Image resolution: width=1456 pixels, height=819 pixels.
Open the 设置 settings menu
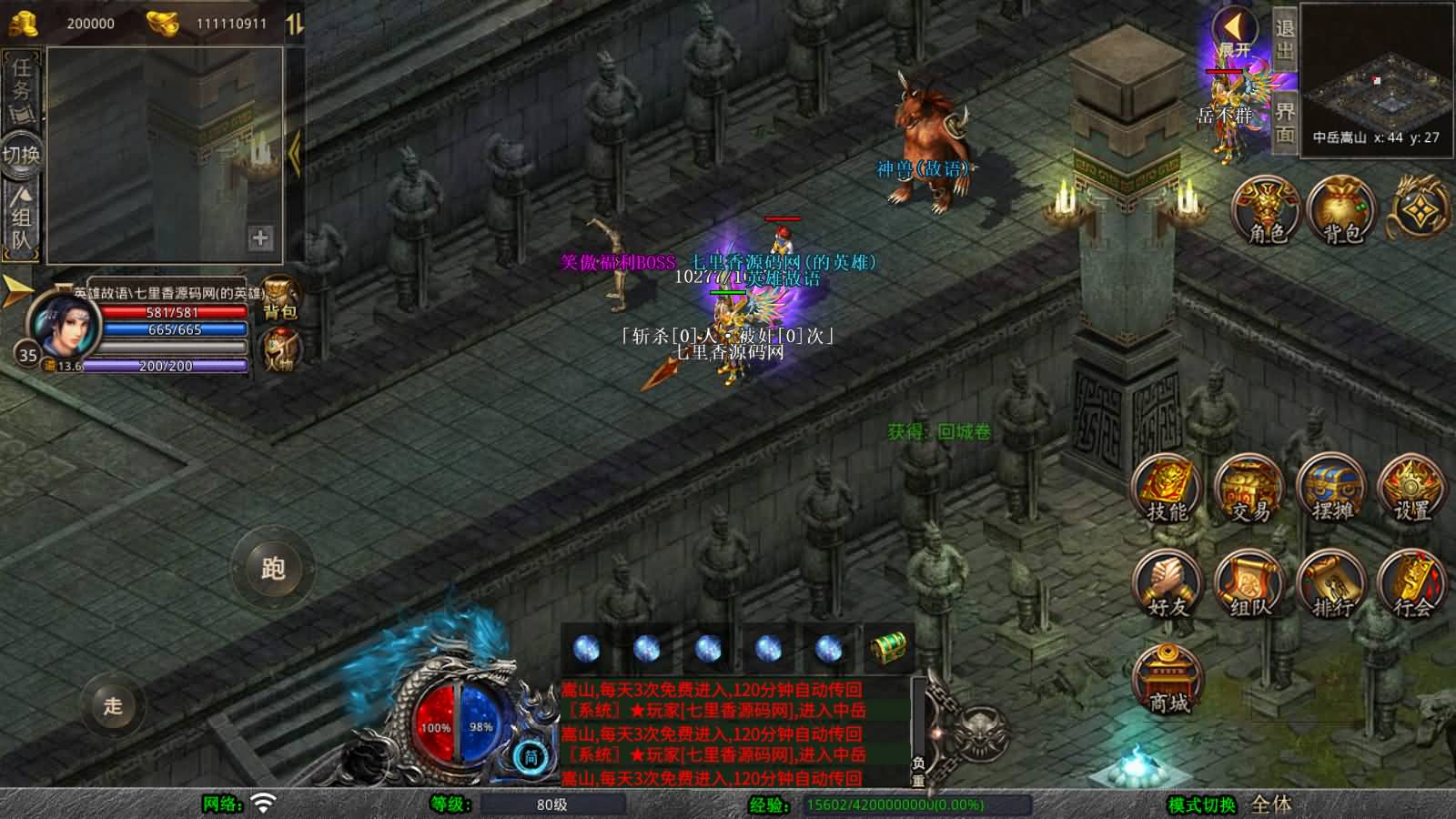coord(1412,489)
